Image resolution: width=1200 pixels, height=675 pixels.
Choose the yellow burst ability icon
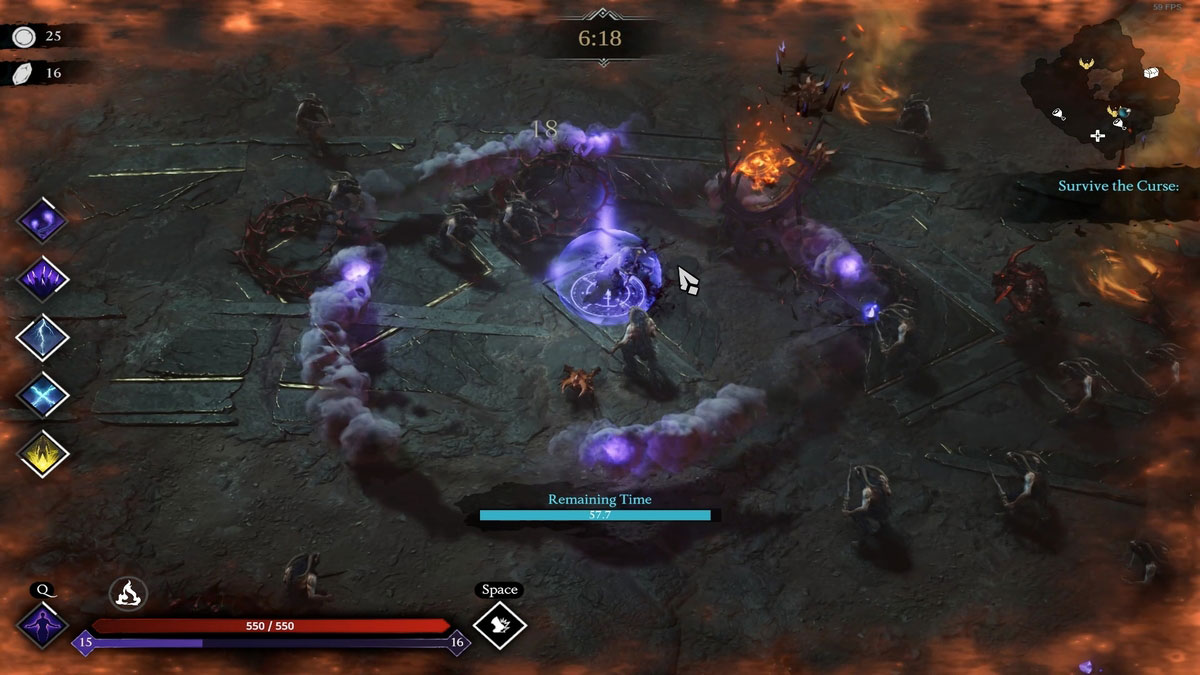pyautogui.click(x=42, y=453)
